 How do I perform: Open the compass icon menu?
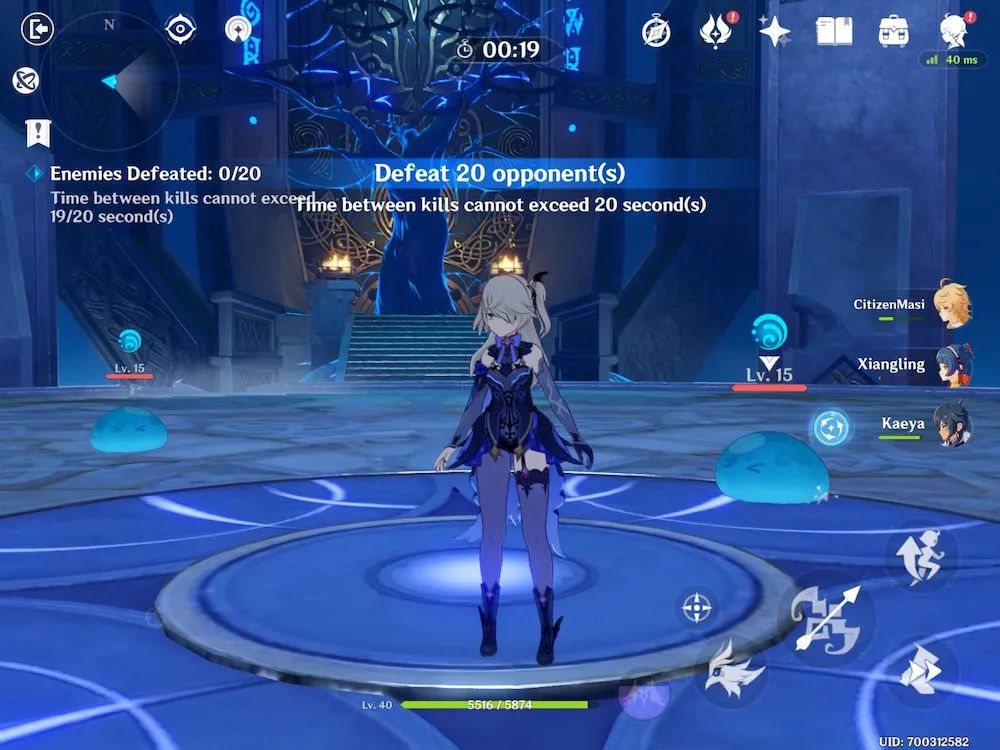(656, 32)
